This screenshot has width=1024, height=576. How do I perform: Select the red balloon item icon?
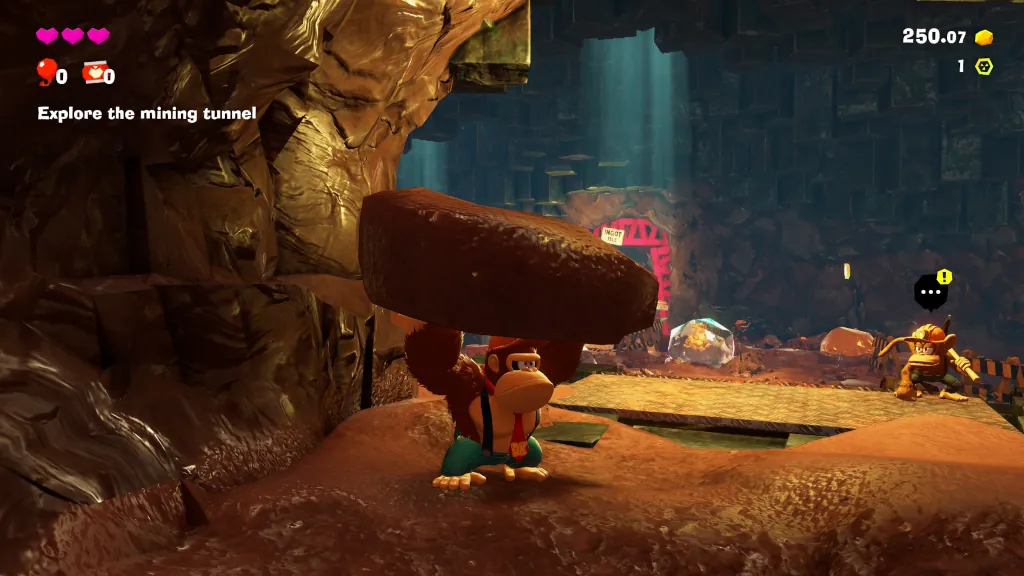[x=46, y=71]
